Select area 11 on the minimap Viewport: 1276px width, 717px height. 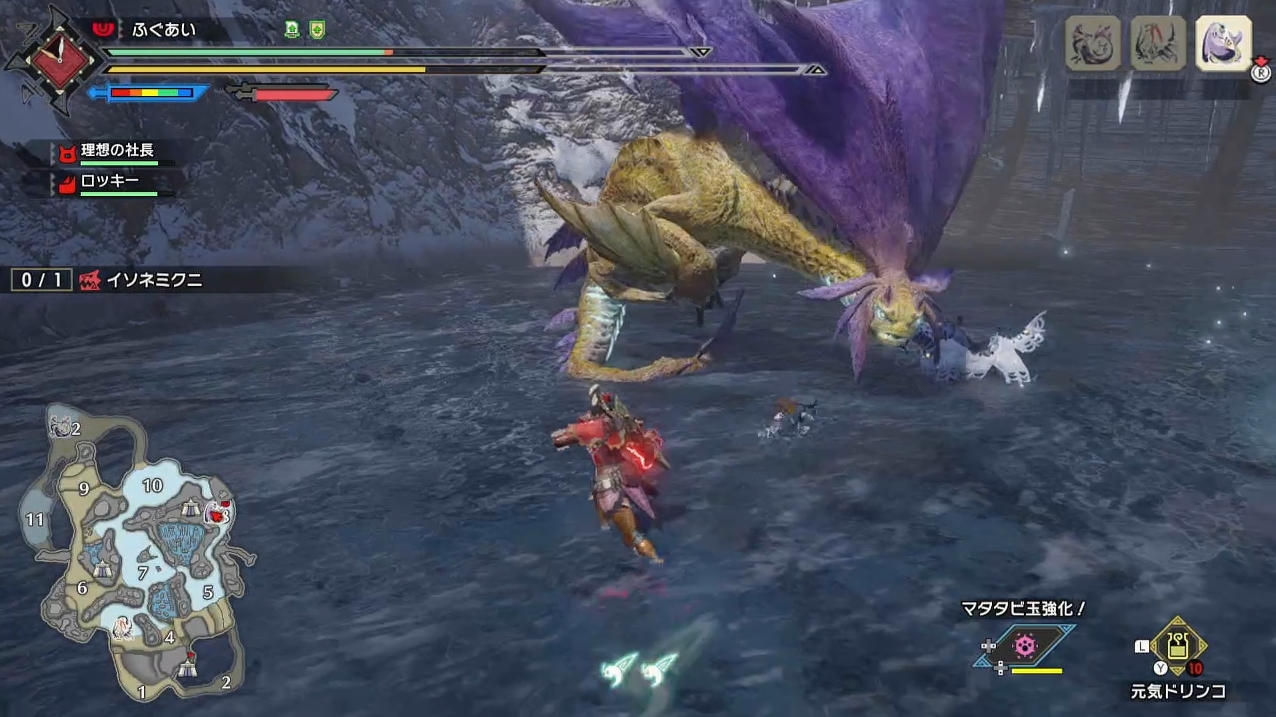pos(35,519)
